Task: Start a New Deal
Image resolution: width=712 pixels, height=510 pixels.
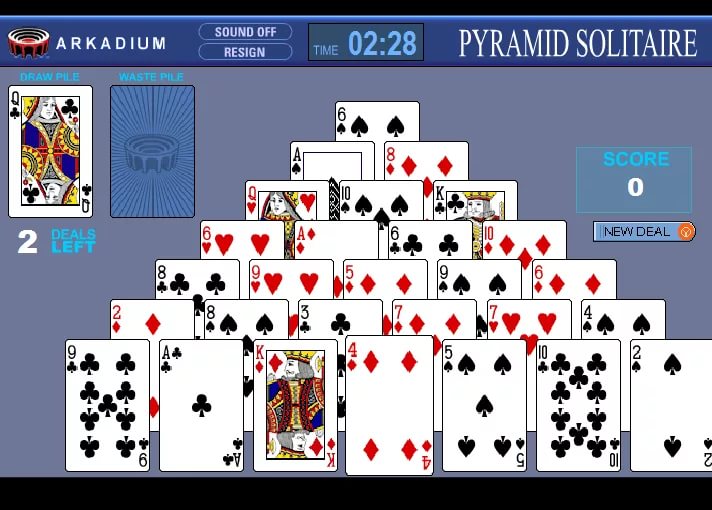Action: (644, 231)
